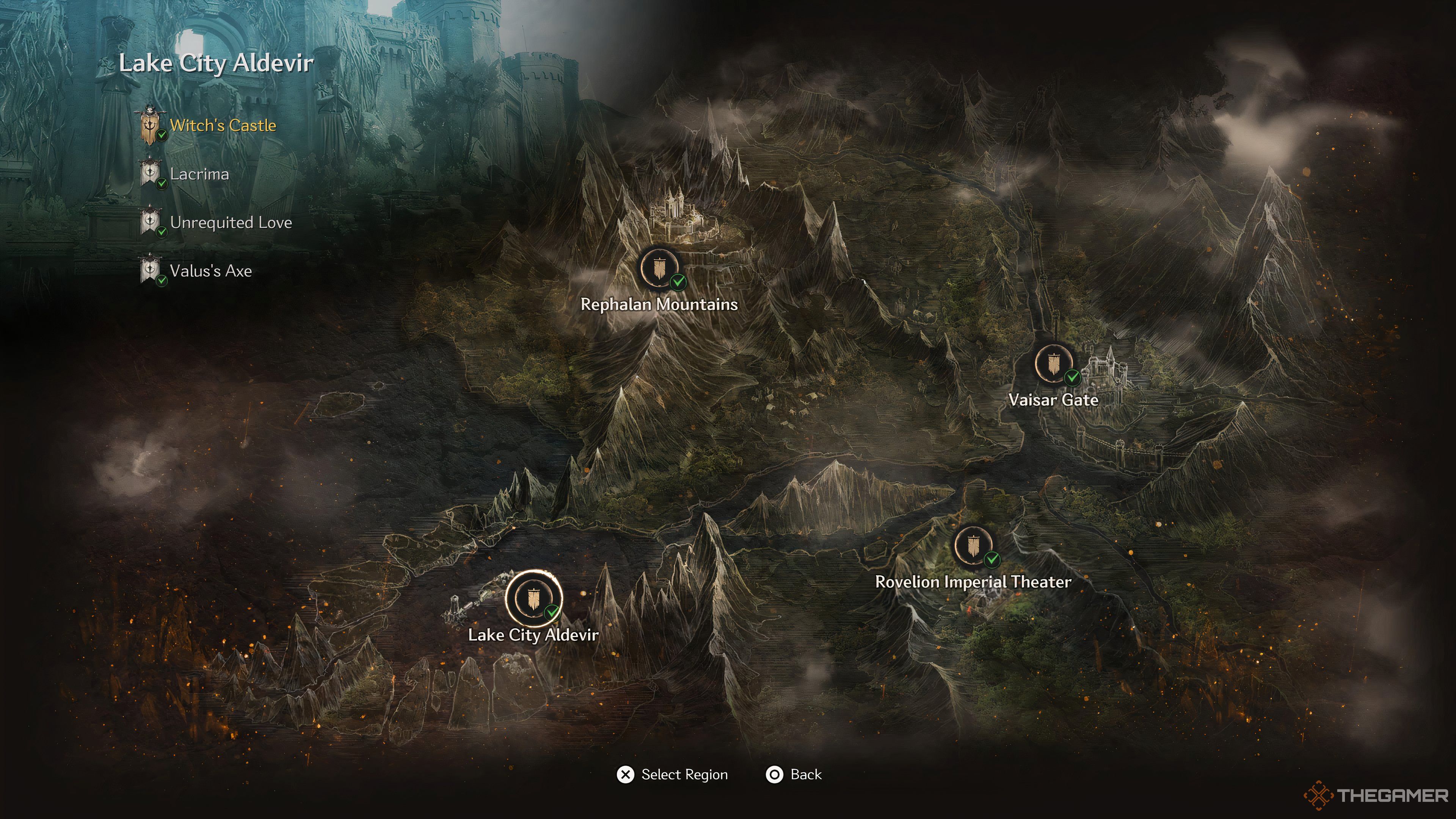Open the Unrequited Love mission
1456x819 pixels.
coord(231,223)
